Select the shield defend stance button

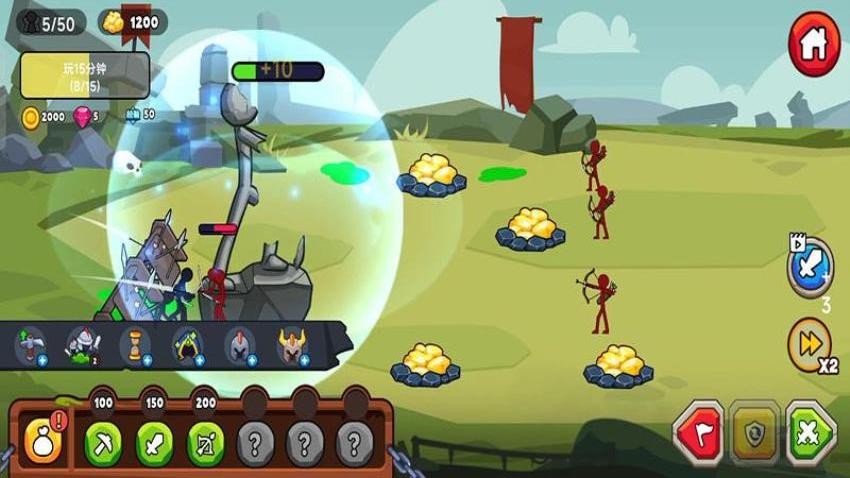click(754, 433)
